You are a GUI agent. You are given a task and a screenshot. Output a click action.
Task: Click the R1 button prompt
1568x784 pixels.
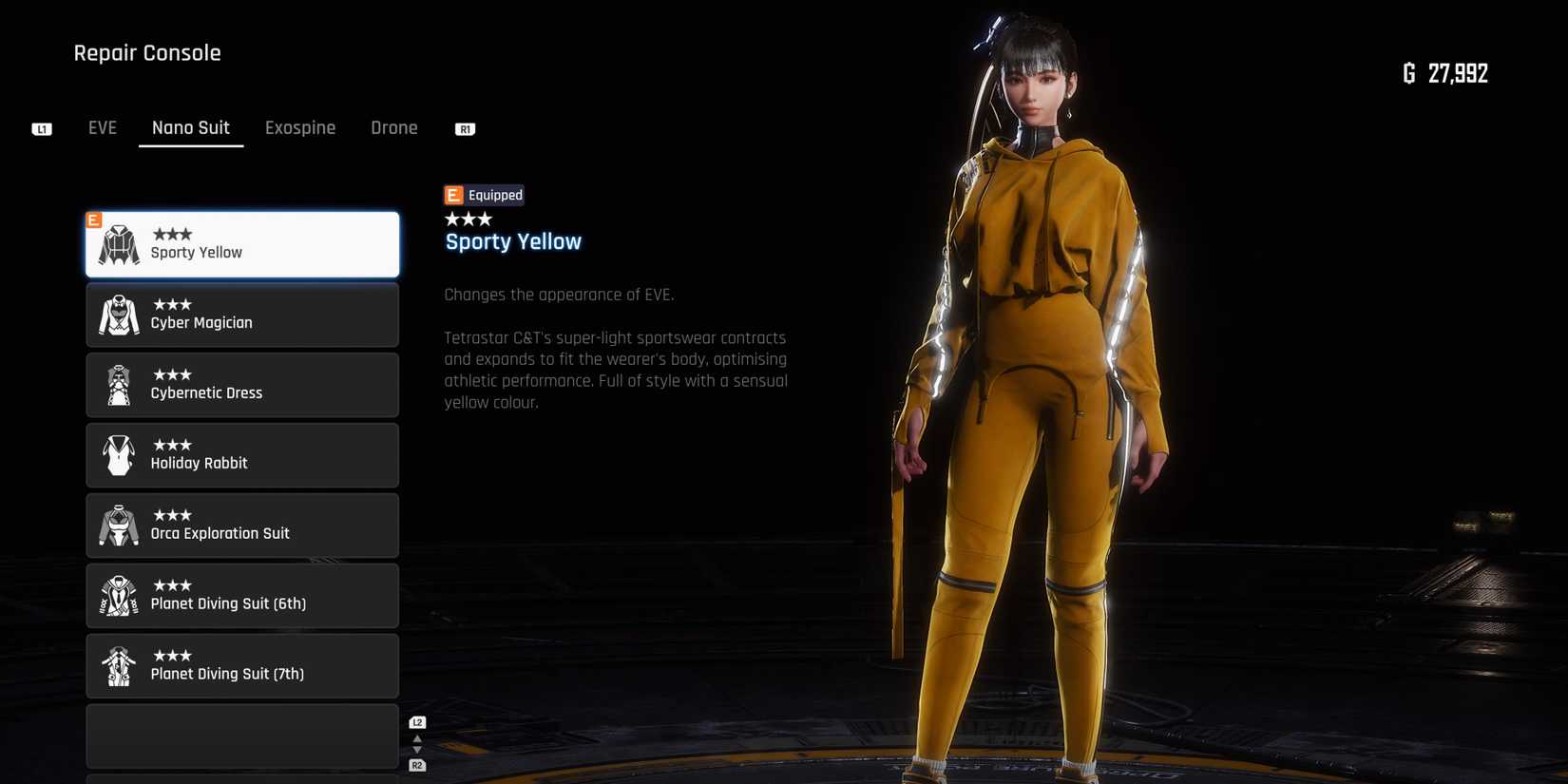[465, 128]
